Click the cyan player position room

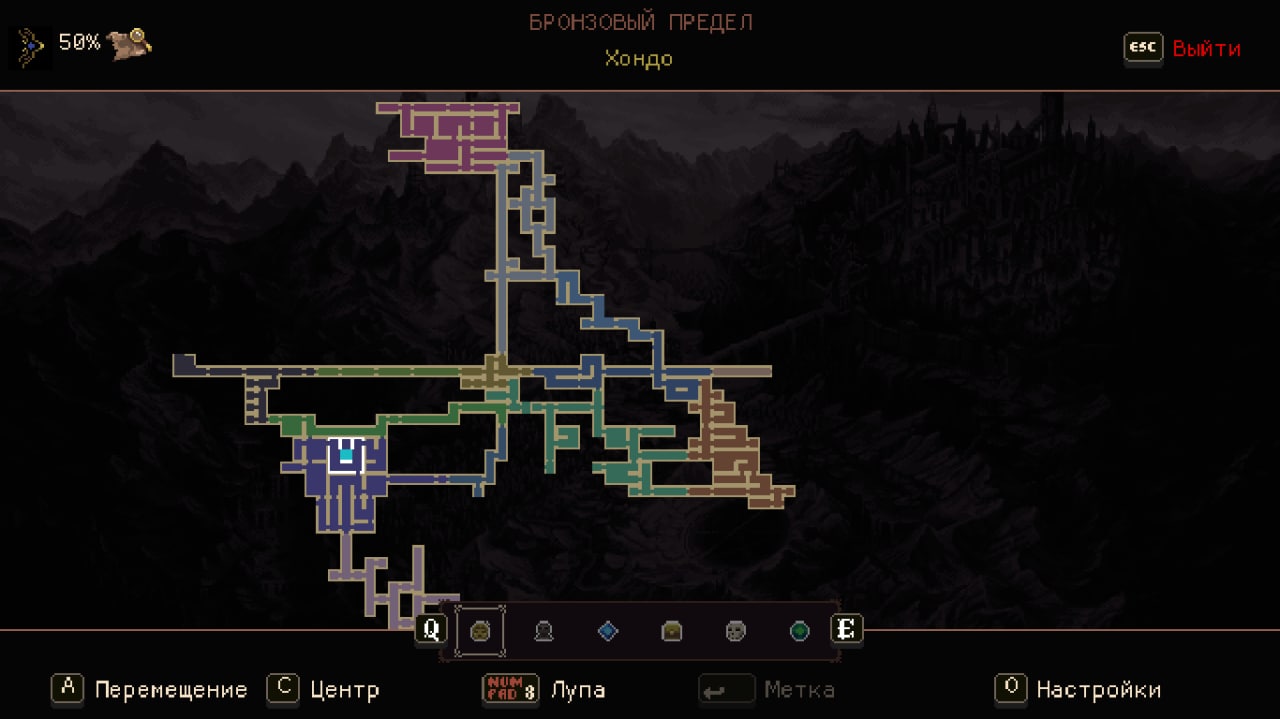click(x=346, y=455)
